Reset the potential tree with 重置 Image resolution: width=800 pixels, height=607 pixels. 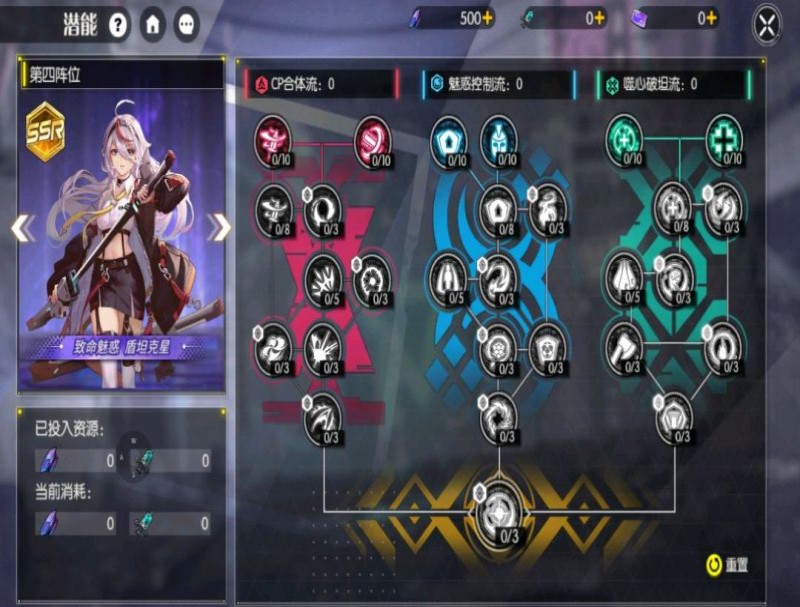pyautogui.click(x=727, y=565)
